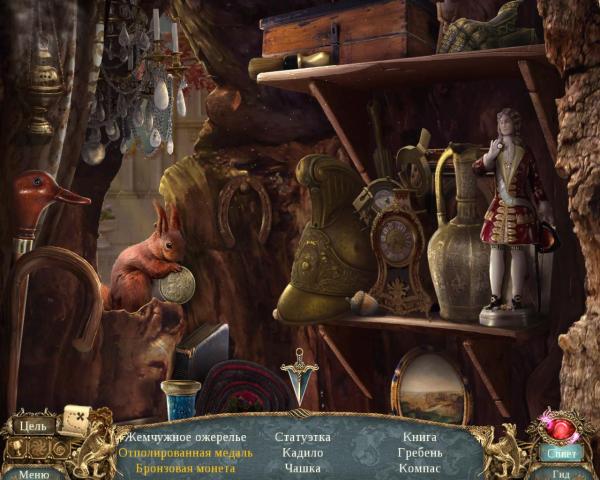Choose Чашка from the item list
The height and width of the screenshot is (480, 600).
[302, 468]
